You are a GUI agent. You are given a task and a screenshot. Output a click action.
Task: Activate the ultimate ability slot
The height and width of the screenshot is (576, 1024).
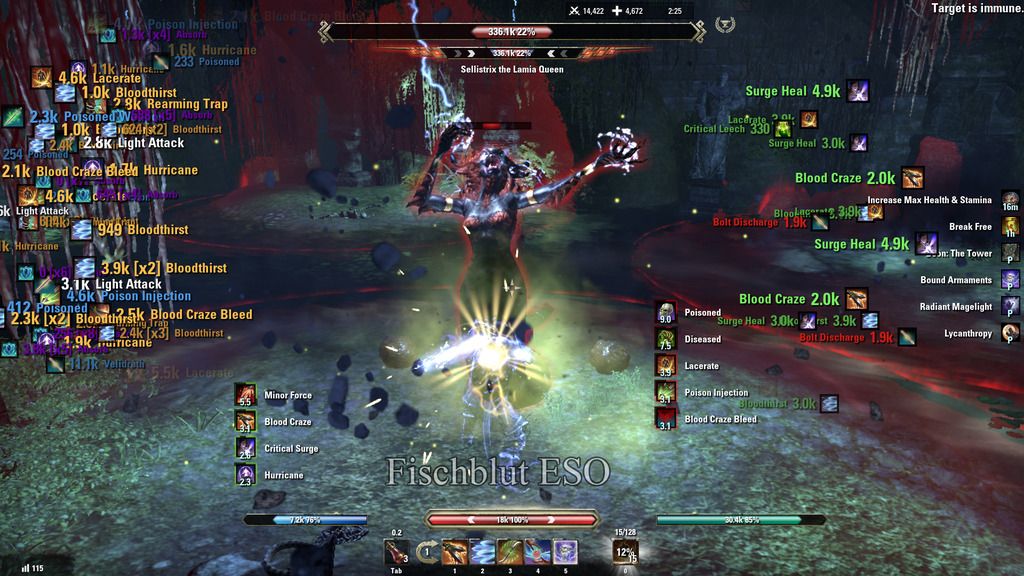coord(625,552)
